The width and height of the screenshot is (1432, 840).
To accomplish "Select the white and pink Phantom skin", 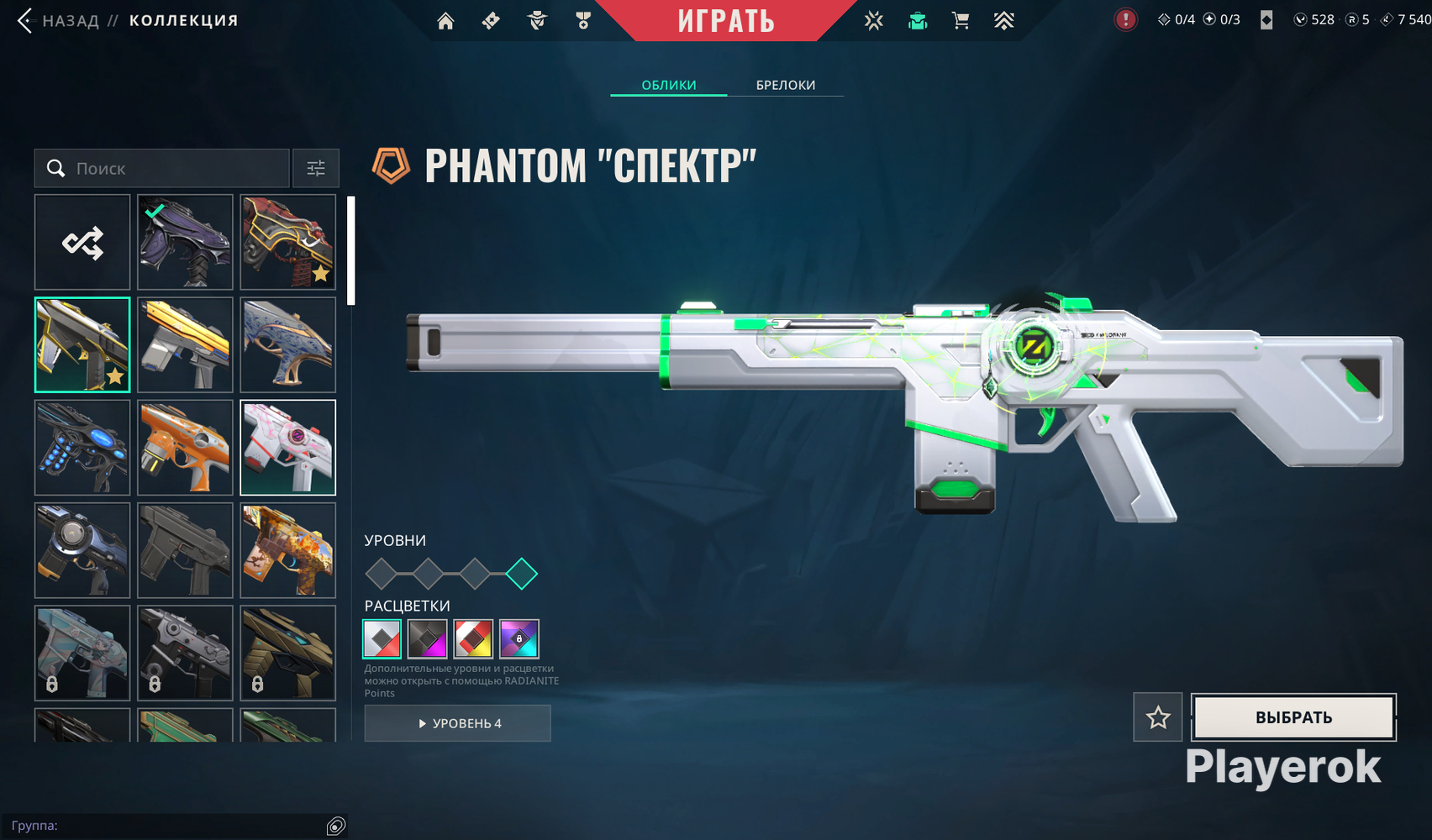I will point(287,448).
